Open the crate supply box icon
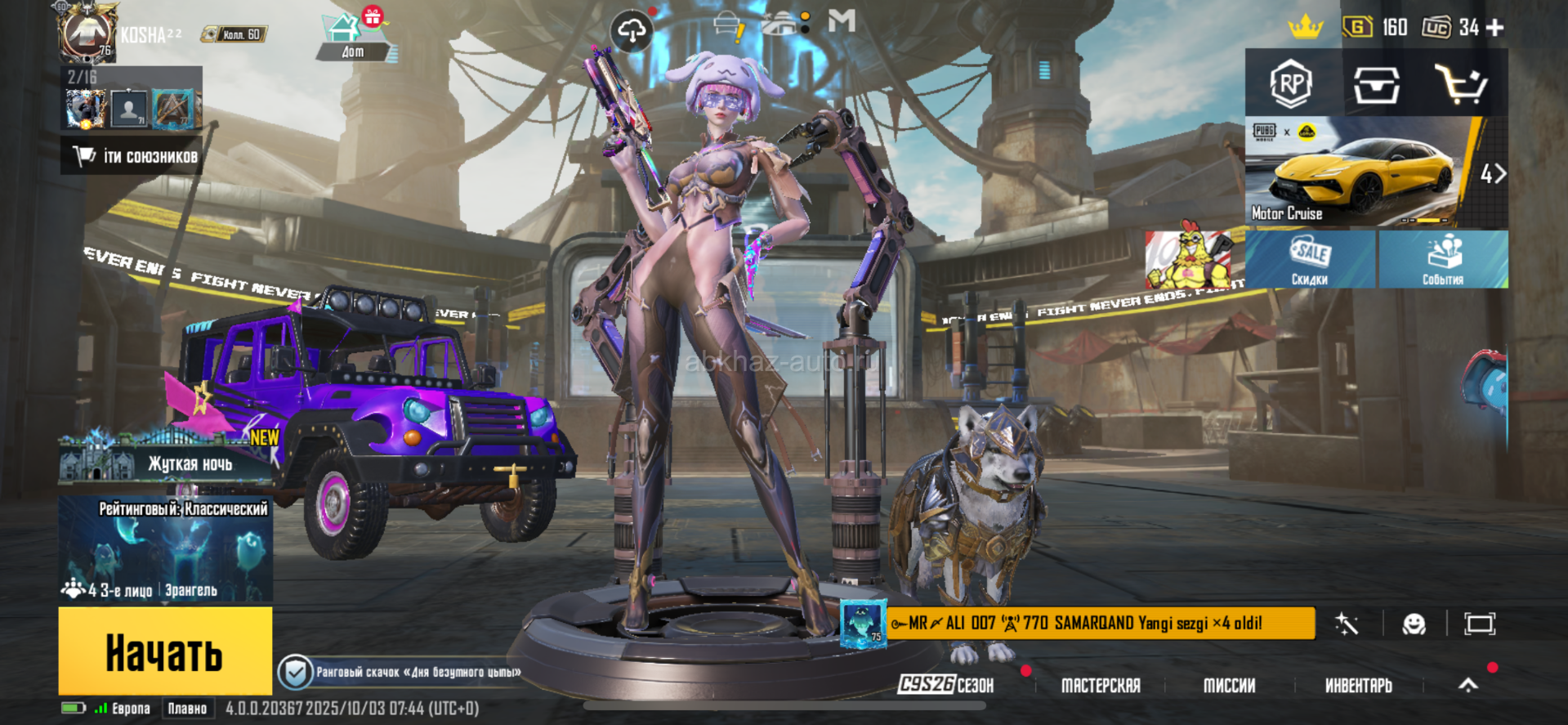 (1376, 84)
